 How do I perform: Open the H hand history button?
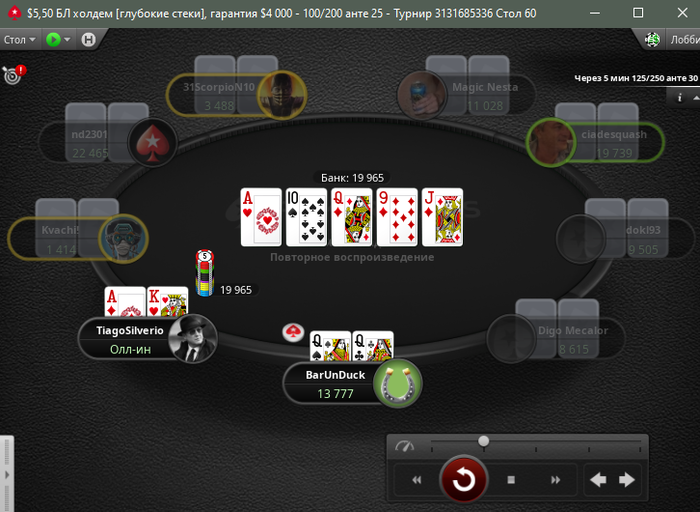click(88, 40)
